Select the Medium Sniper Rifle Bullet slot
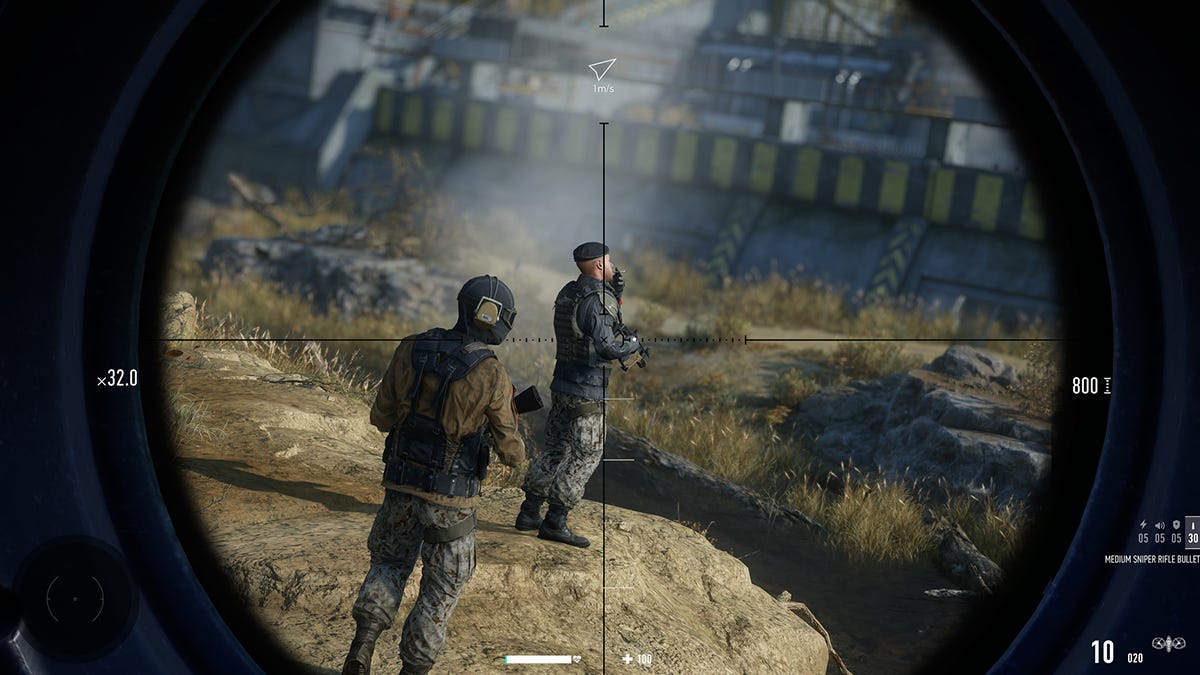 (x=1191, y=530)
